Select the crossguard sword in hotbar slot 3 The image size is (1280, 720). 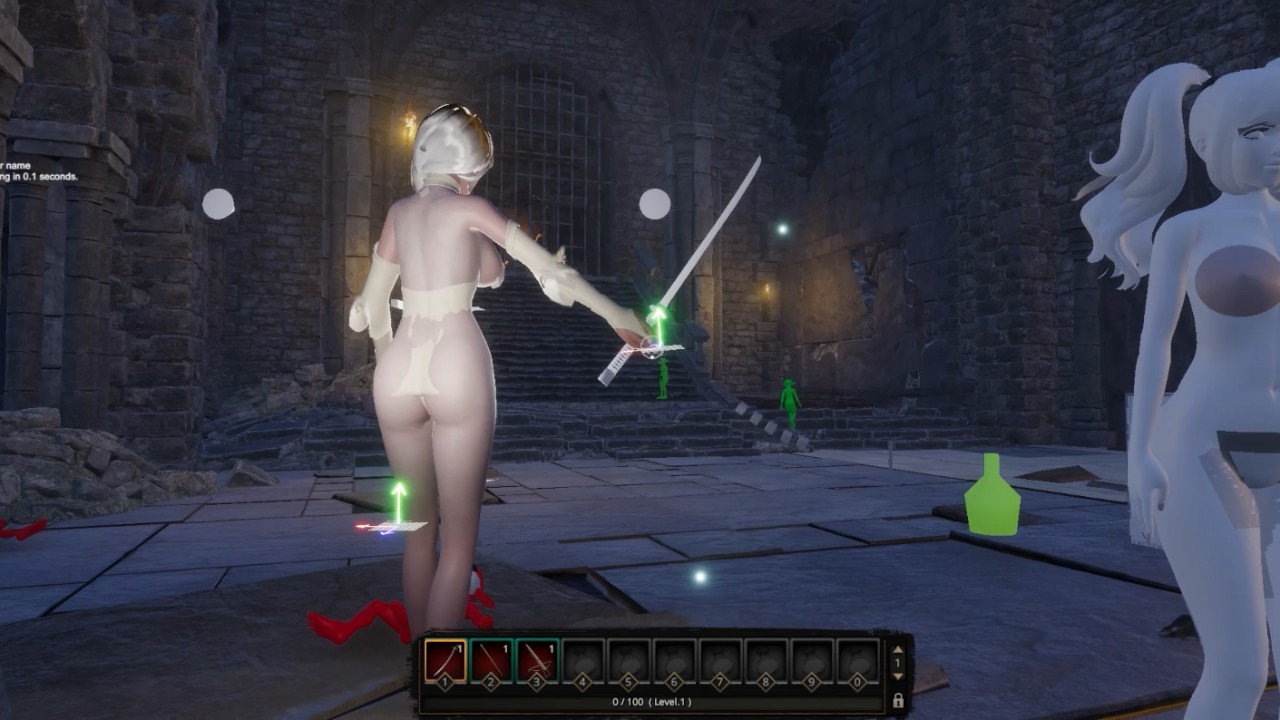point(537,661)
